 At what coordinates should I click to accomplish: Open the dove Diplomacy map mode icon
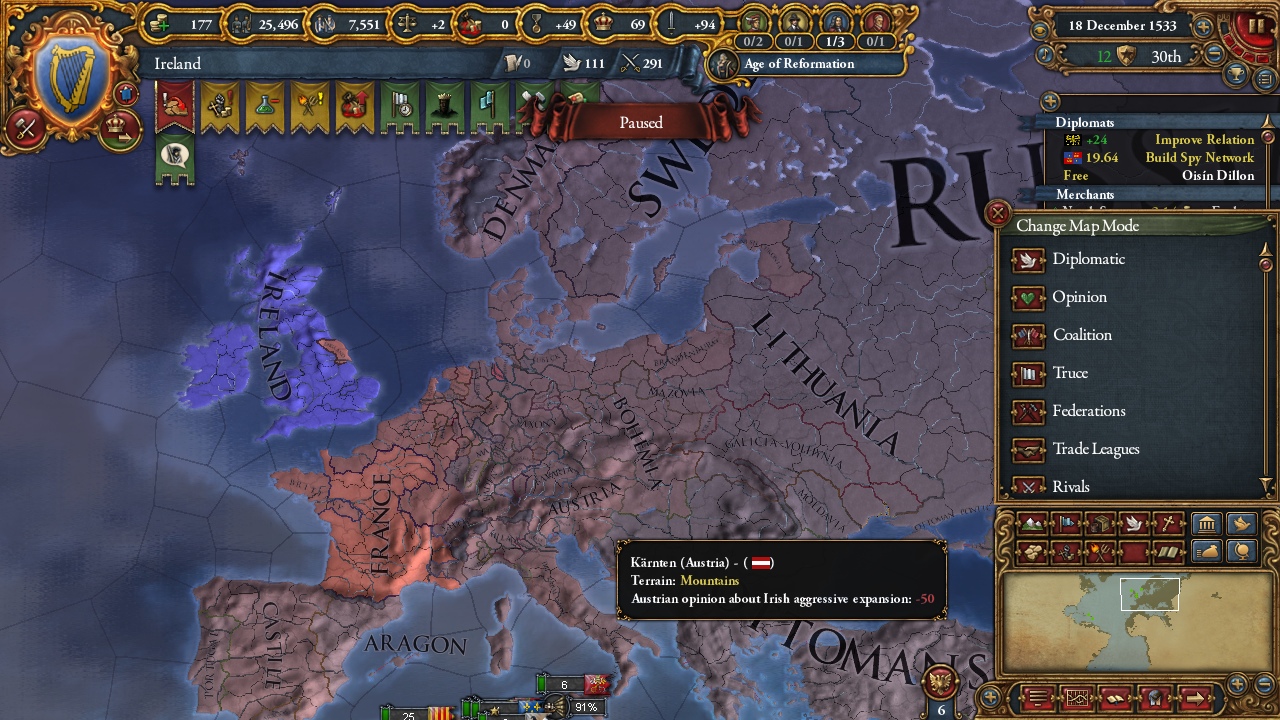click(1134, 523)
